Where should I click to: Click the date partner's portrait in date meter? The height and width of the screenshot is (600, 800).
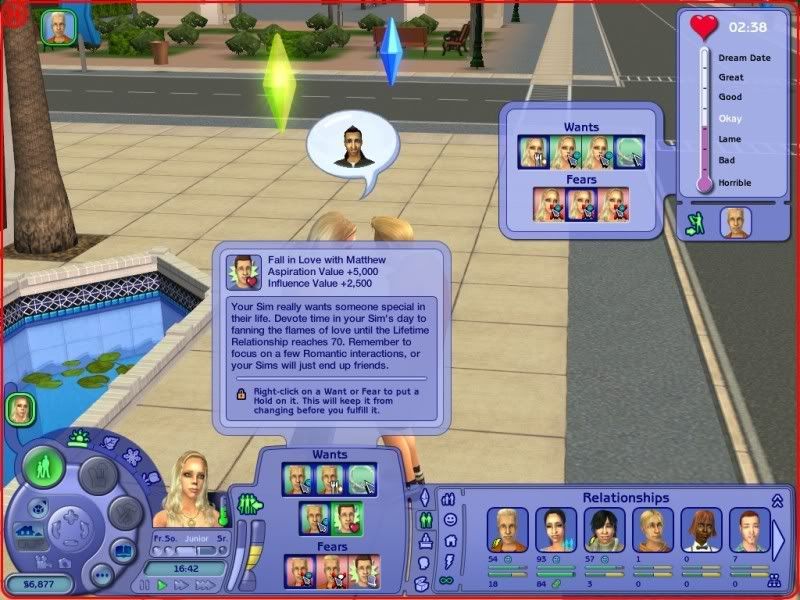click(x=736, y=222)
